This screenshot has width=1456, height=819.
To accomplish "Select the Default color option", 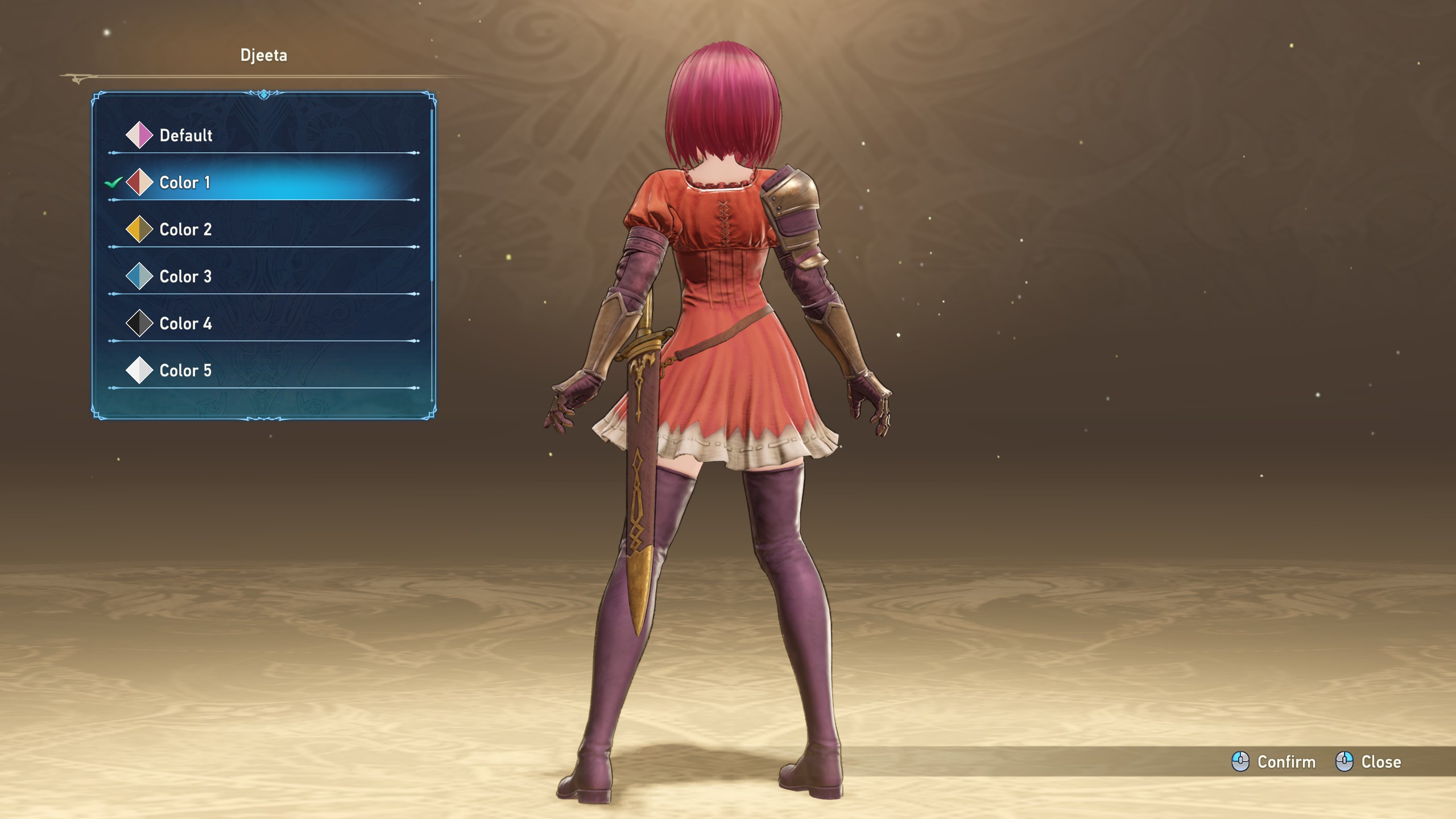I will pos(185,135).
